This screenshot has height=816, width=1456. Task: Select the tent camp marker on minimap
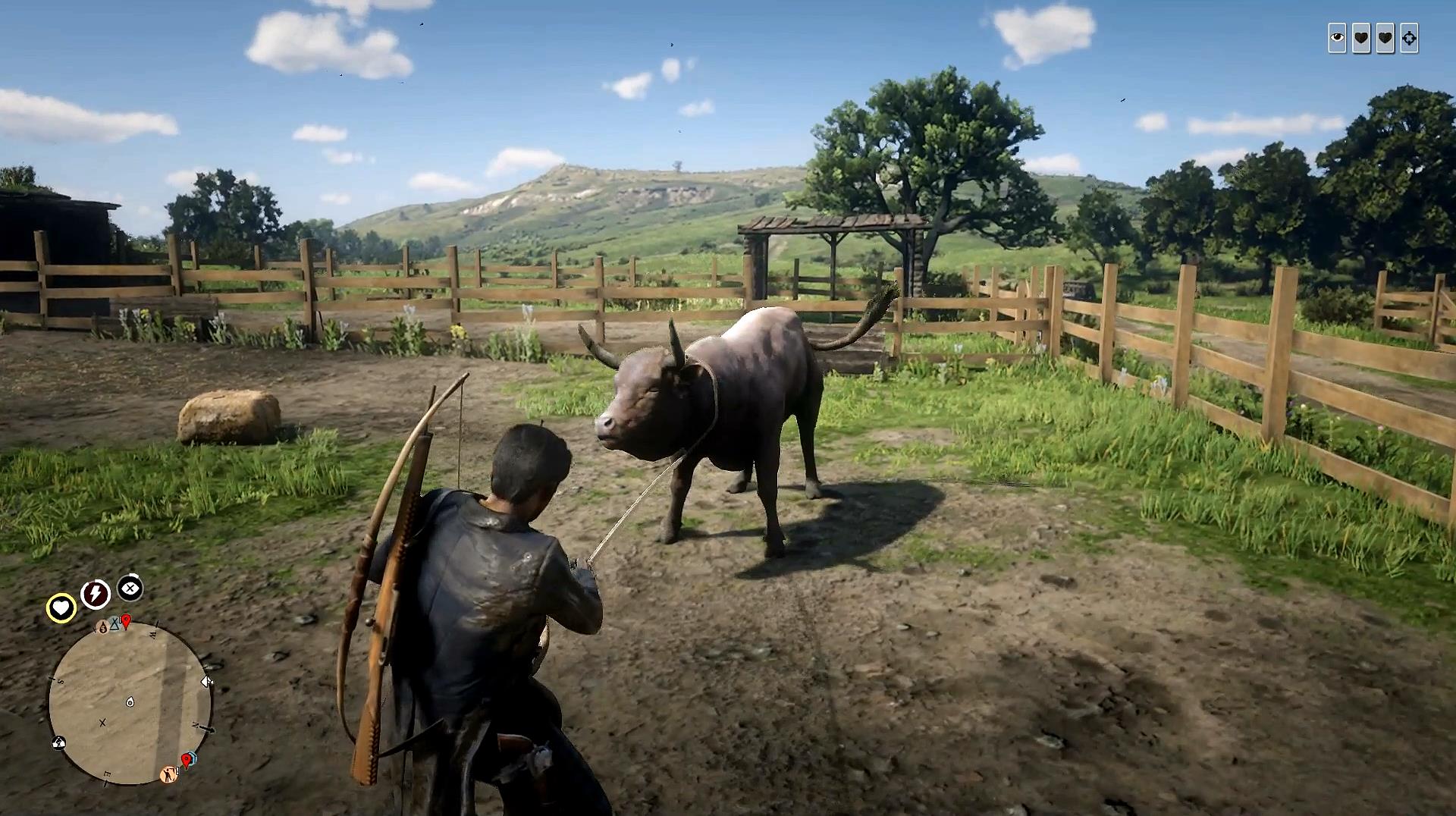(x=115, y=623)
